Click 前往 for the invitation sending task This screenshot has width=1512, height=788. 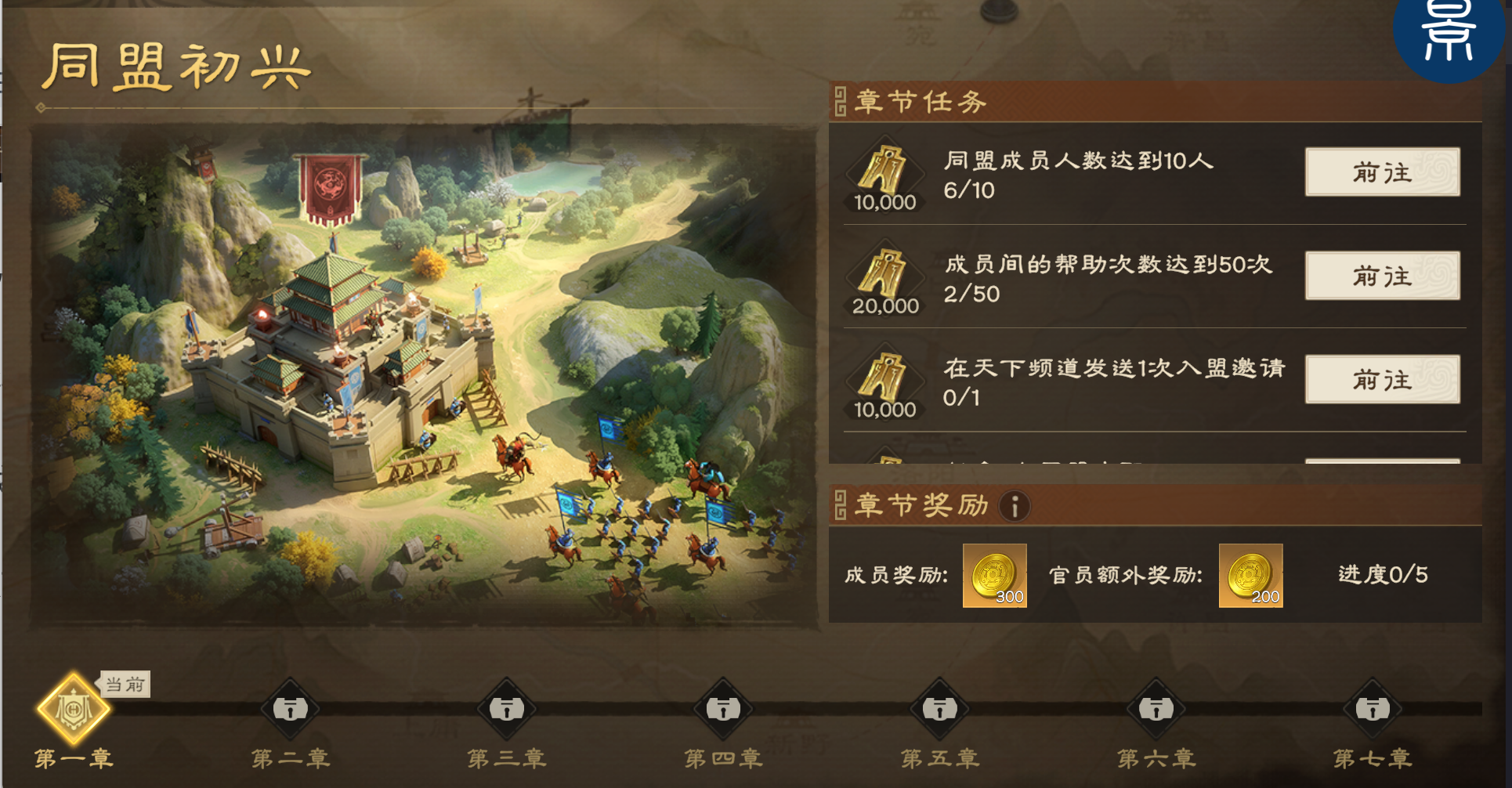point(1383,380)
